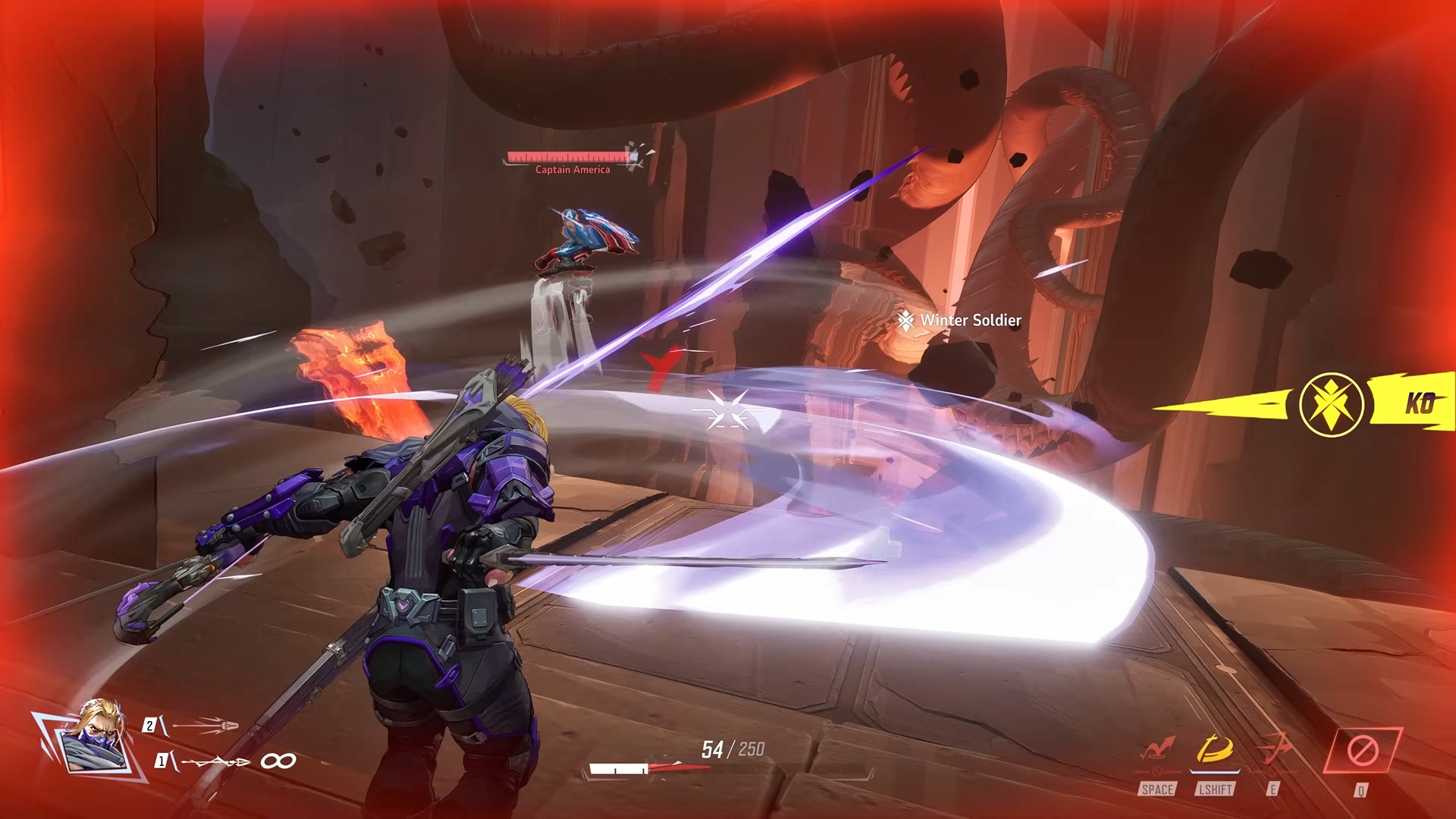Activate the yellow sword slash ability
Image resolution: width=1456 pixels, height=819 pixels.
pyautogui.click(x=1215, y=751)
